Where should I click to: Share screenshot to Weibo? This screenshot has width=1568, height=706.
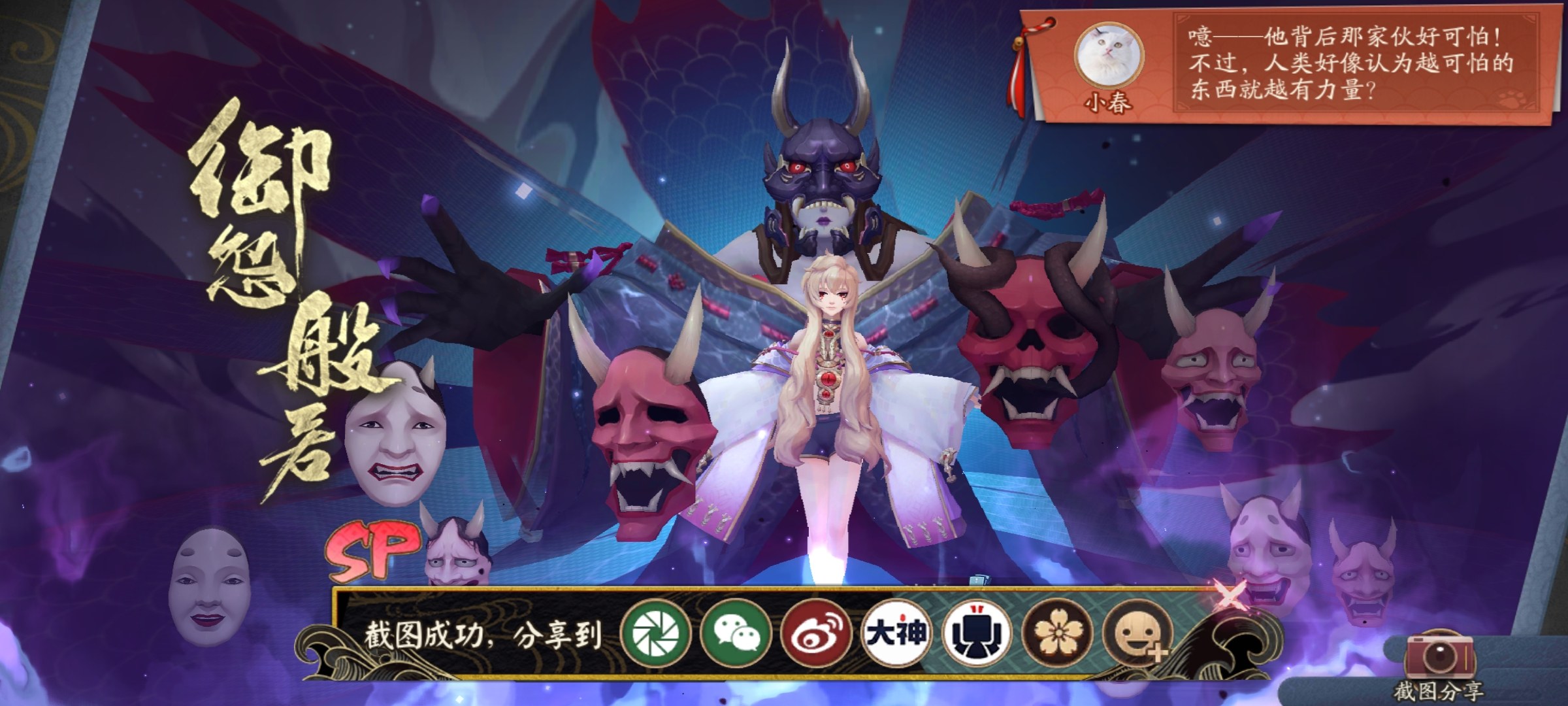coord(816,633)
